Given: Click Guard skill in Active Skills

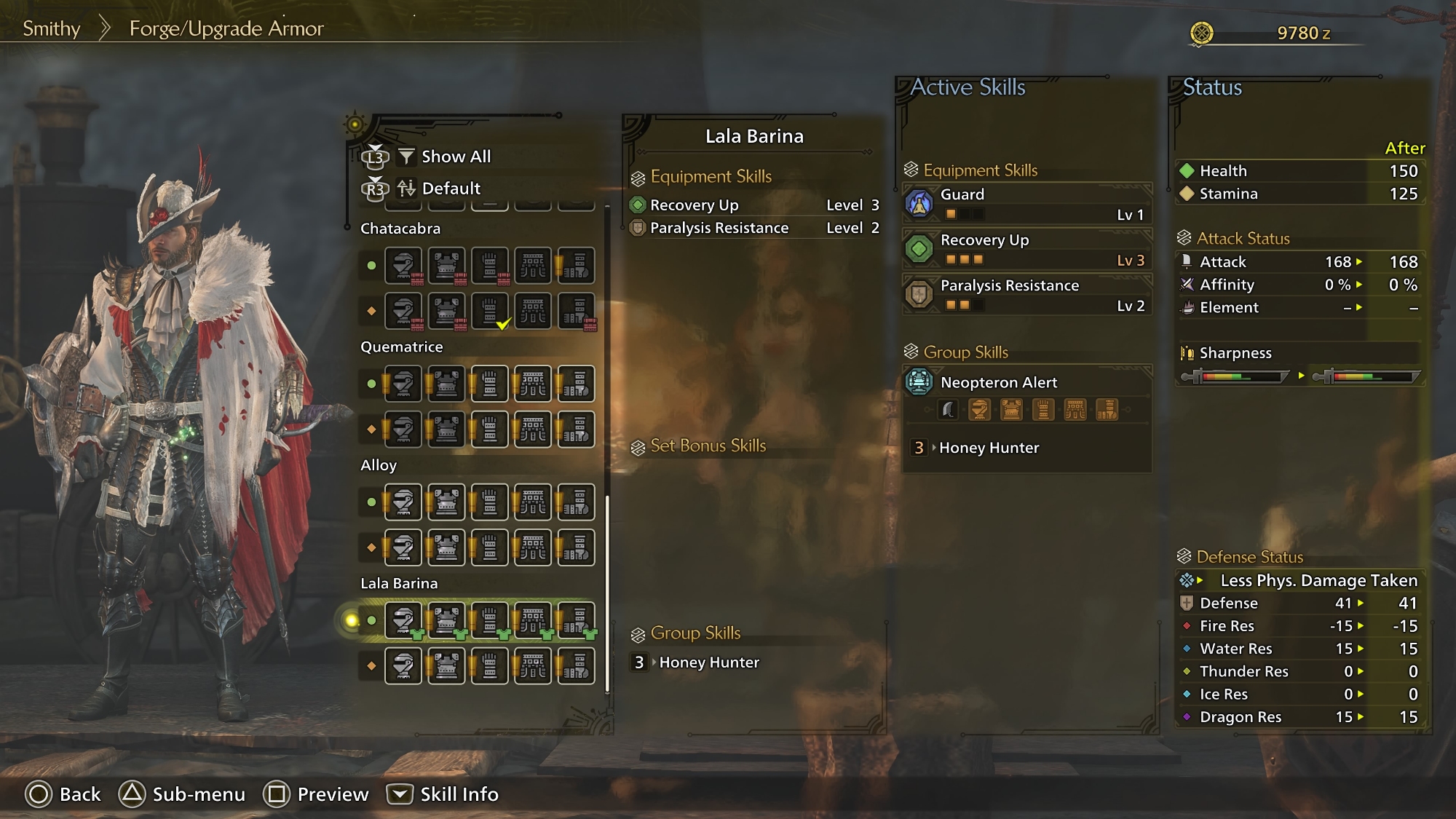Looking at the screenshot, I should [1026, 204].
